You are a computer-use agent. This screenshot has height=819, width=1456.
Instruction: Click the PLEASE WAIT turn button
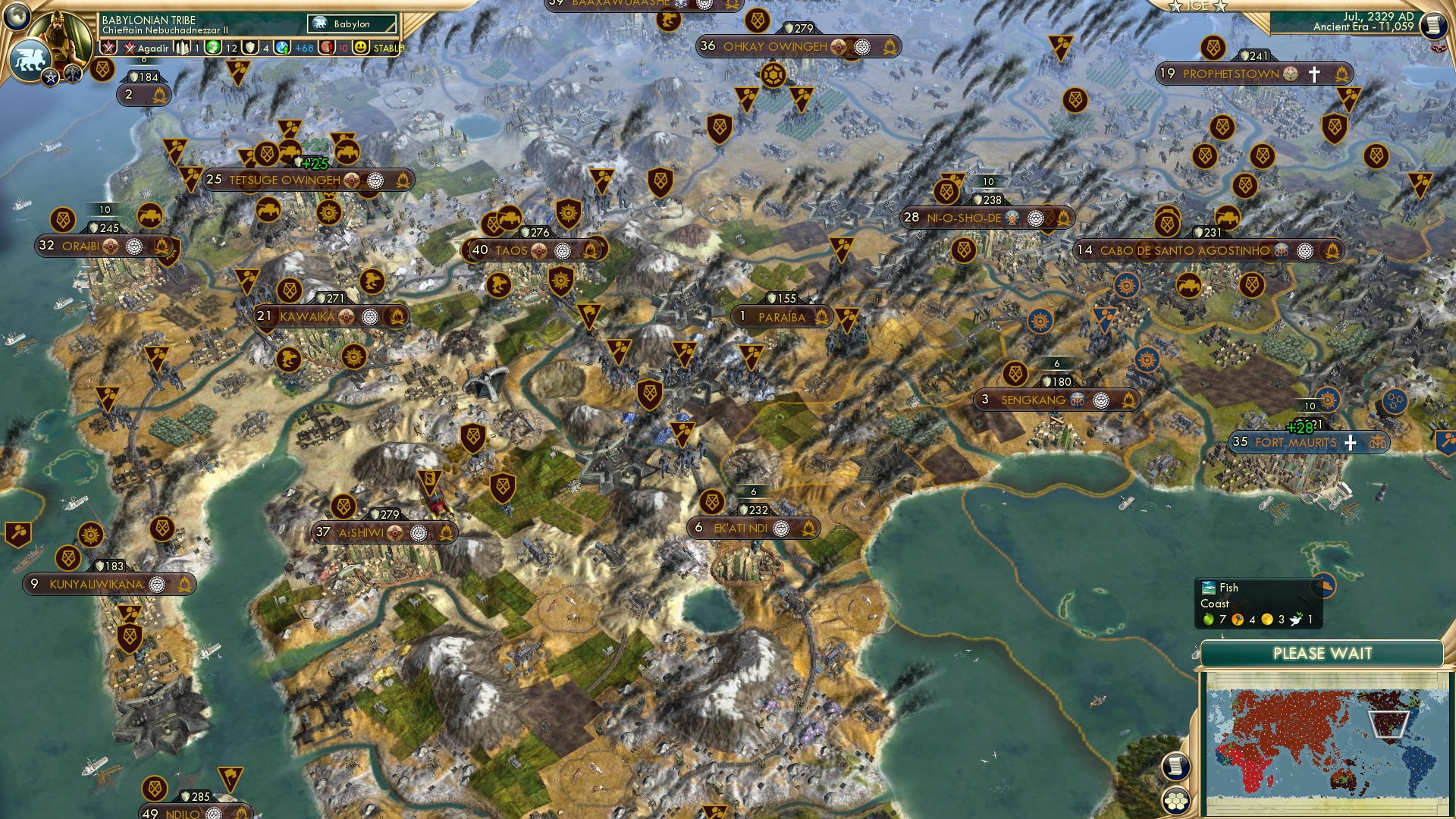1322,654
